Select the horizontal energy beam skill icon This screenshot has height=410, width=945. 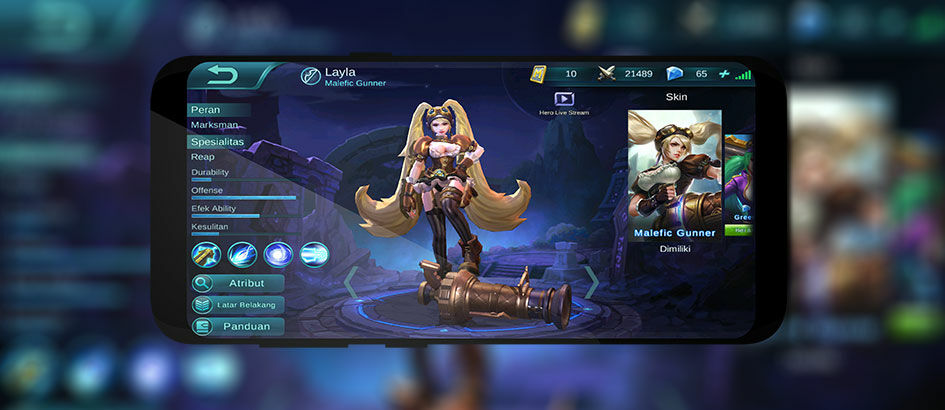pyautogui.click(x=314, y=254)
